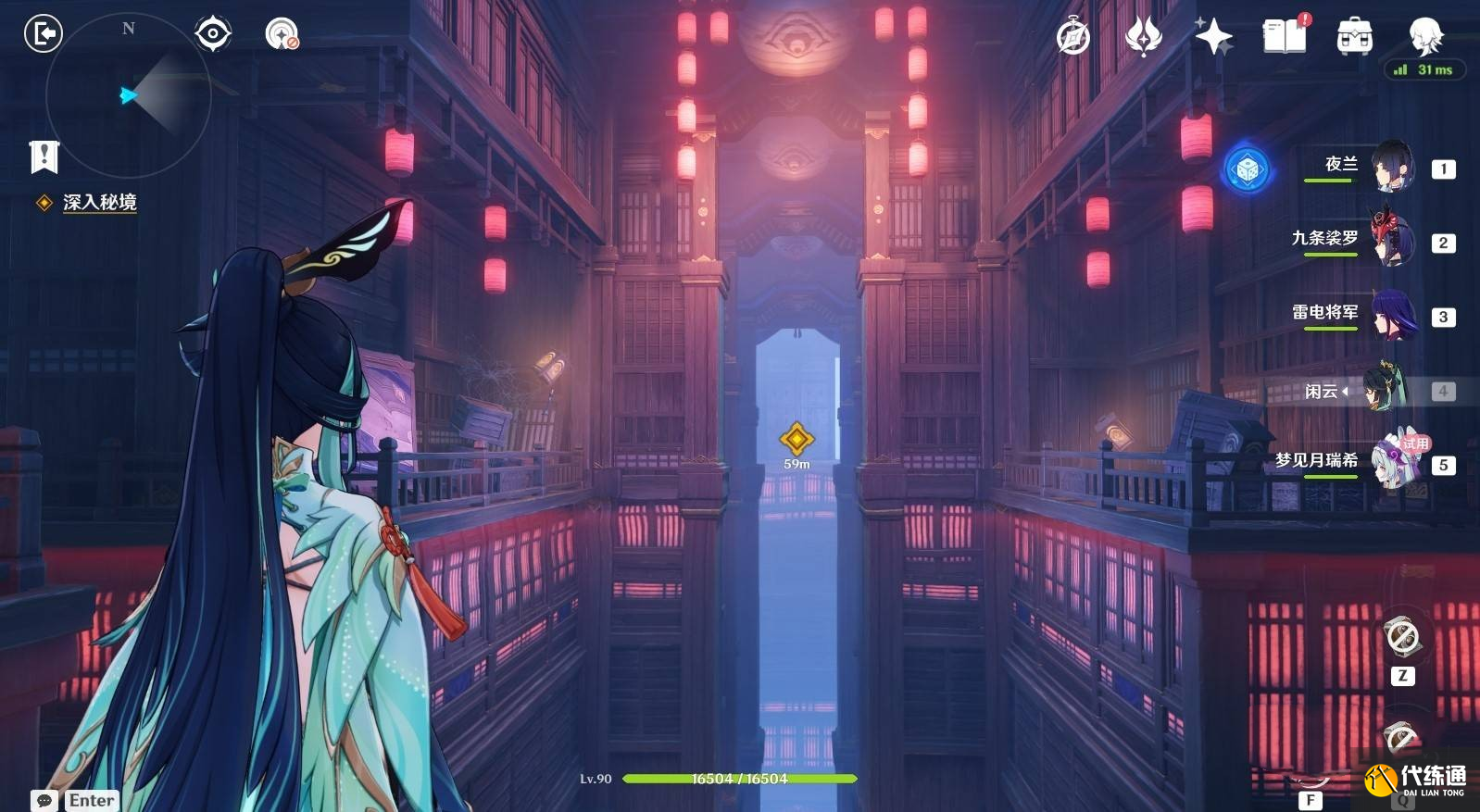
Task: Click the disabled gadget slot icon
Action: (1402, 637)
